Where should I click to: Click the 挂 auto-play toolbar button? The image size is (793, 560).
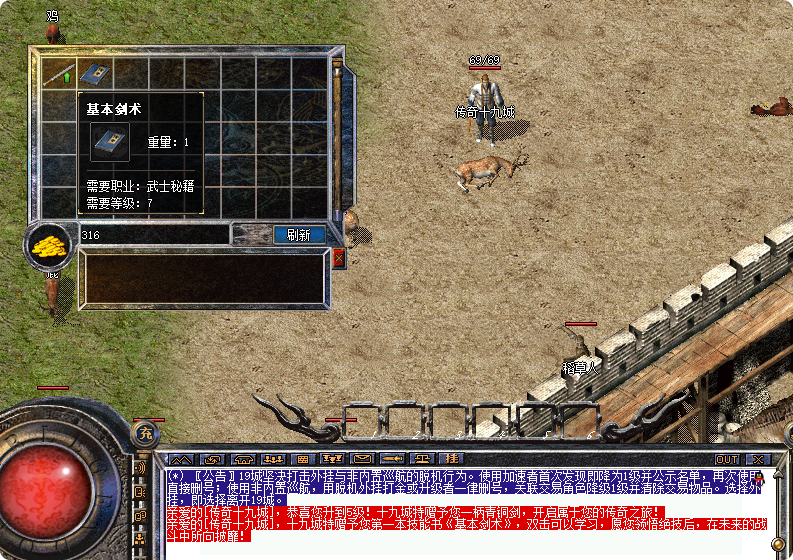449,459
